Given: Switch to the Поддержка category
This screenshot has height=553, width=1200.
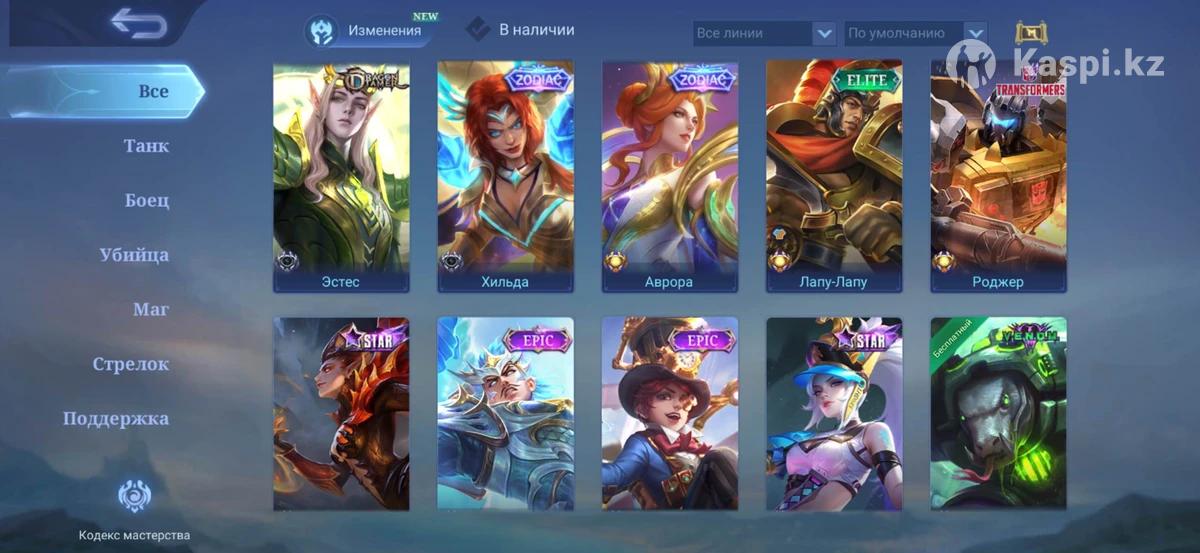Looking at the screenshot, I should click(116, 418).
